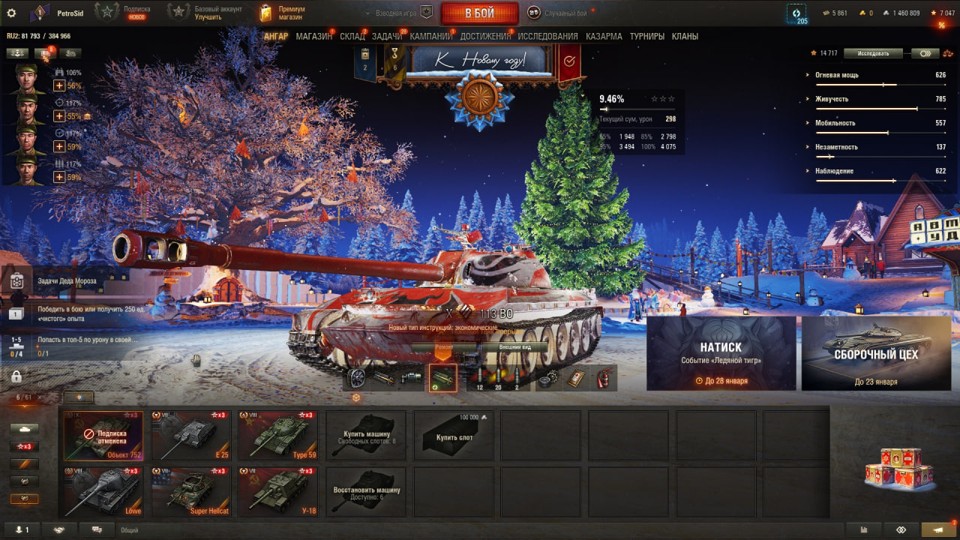Image resolution: width=960 pixels, height=540 pixels.
Task: Pick the Löwe tank from carousel
Action: [x=104, y=490]
